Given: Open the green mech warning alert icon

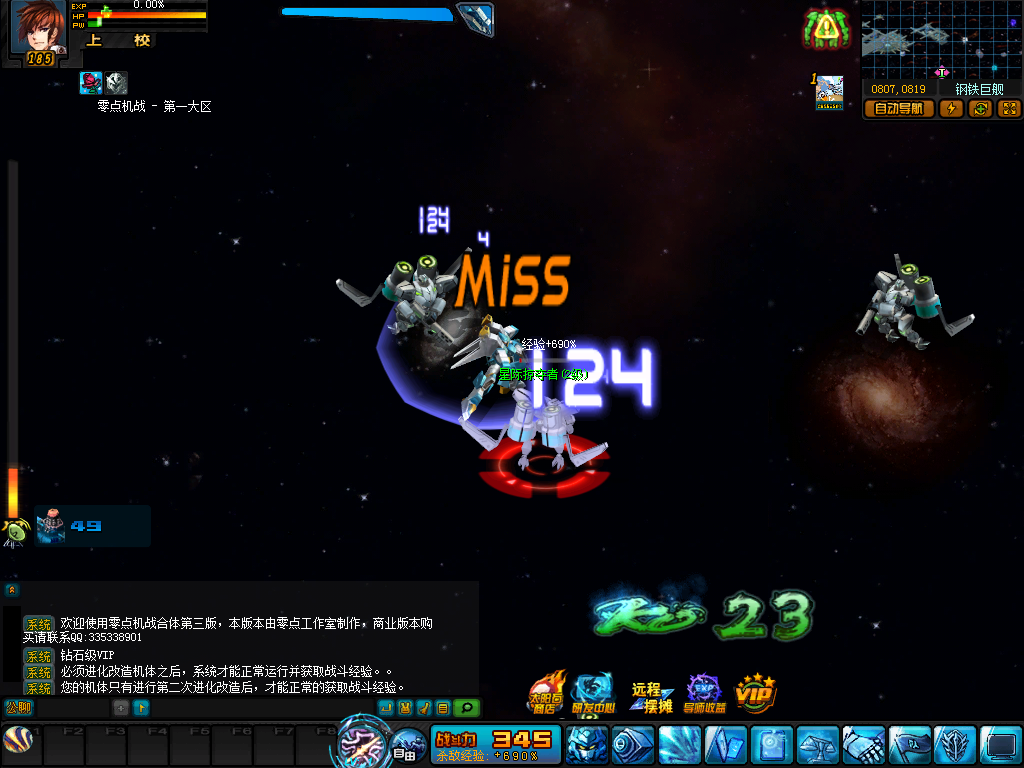Looking at the screenshot, I should click(x=826, y=29).
